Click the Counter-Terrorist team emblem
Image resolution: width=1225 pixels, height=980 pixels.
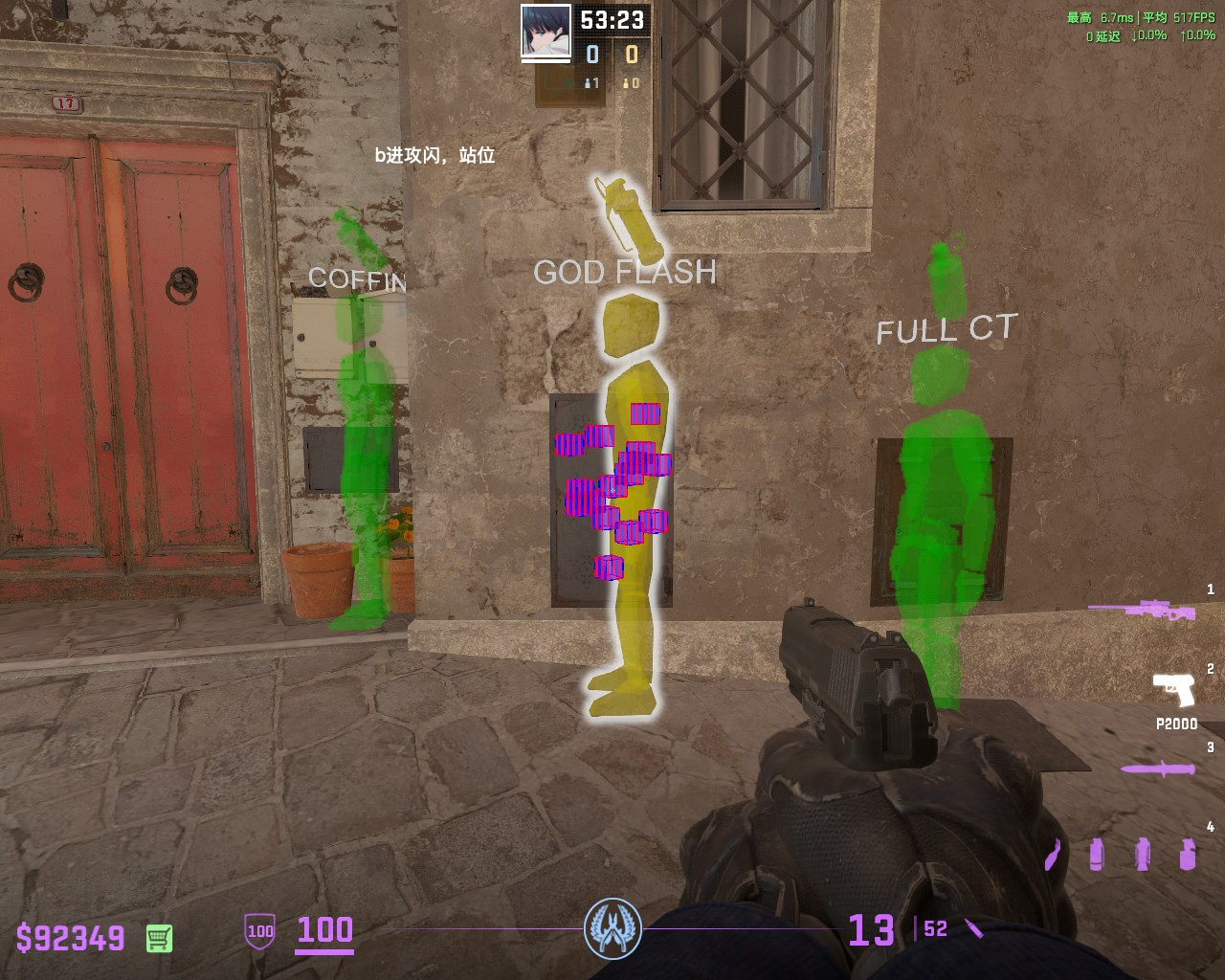(612, 928)
